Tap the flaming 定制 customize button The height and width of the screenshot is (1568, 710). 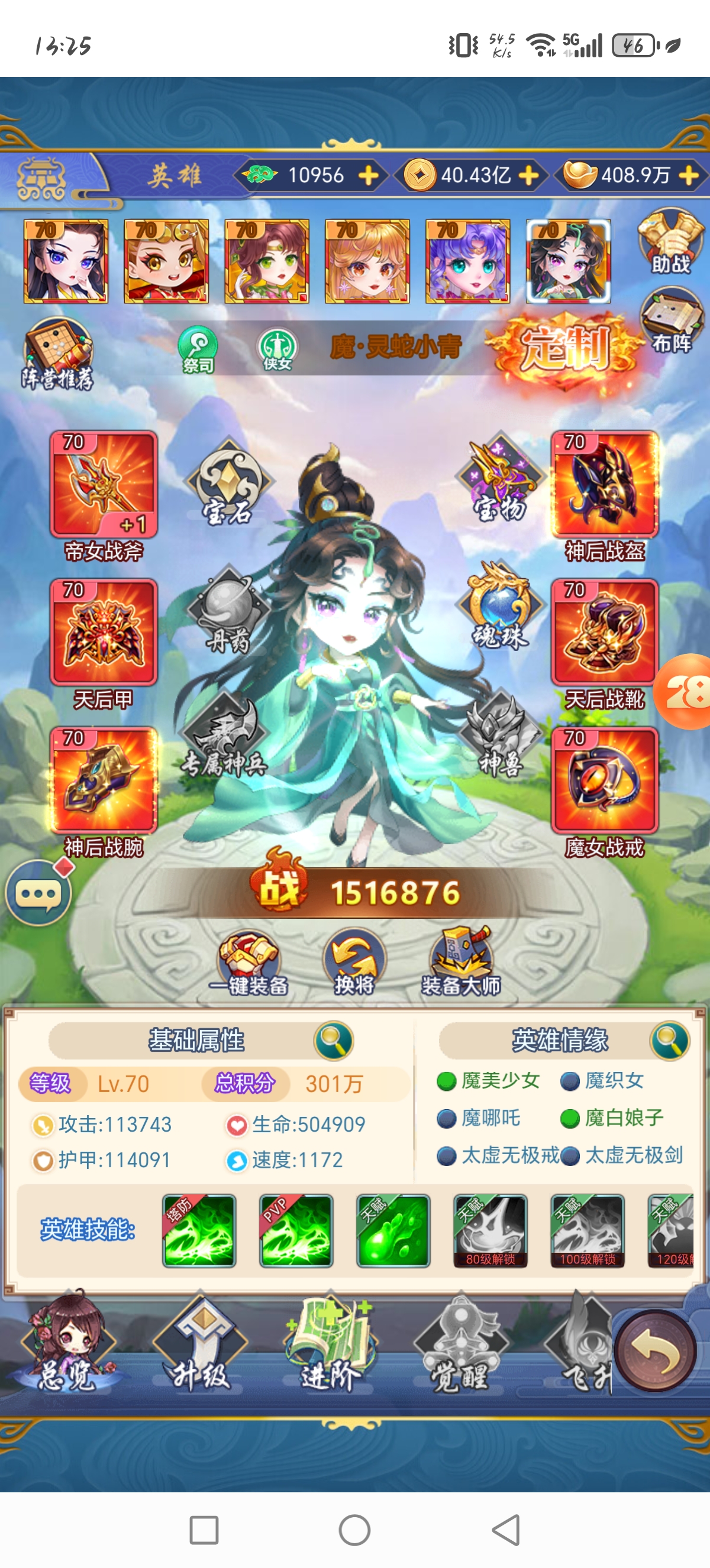pos(565,348)
